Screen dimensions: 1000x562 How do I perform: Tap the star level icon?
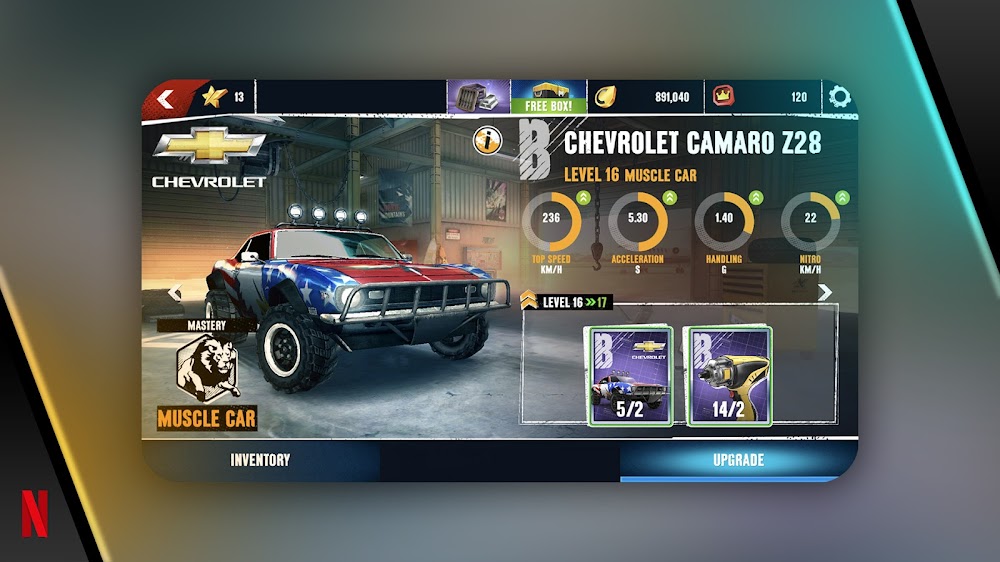[214, 97]
